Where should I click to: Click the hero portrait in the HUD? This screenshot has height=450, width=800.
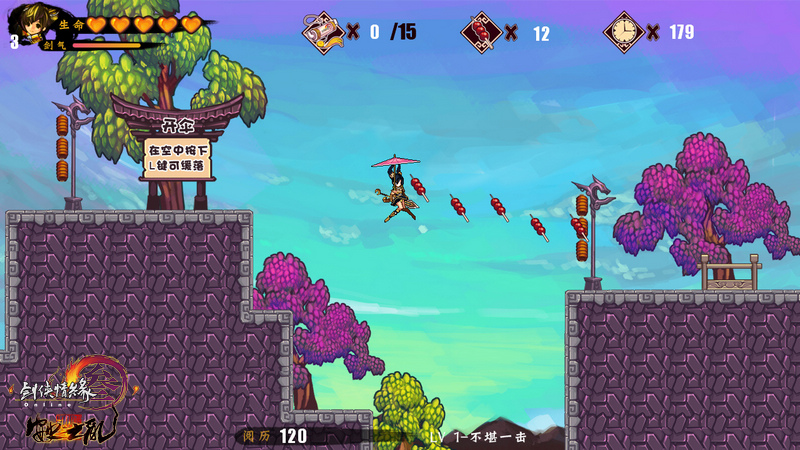[x=27, y=26]
